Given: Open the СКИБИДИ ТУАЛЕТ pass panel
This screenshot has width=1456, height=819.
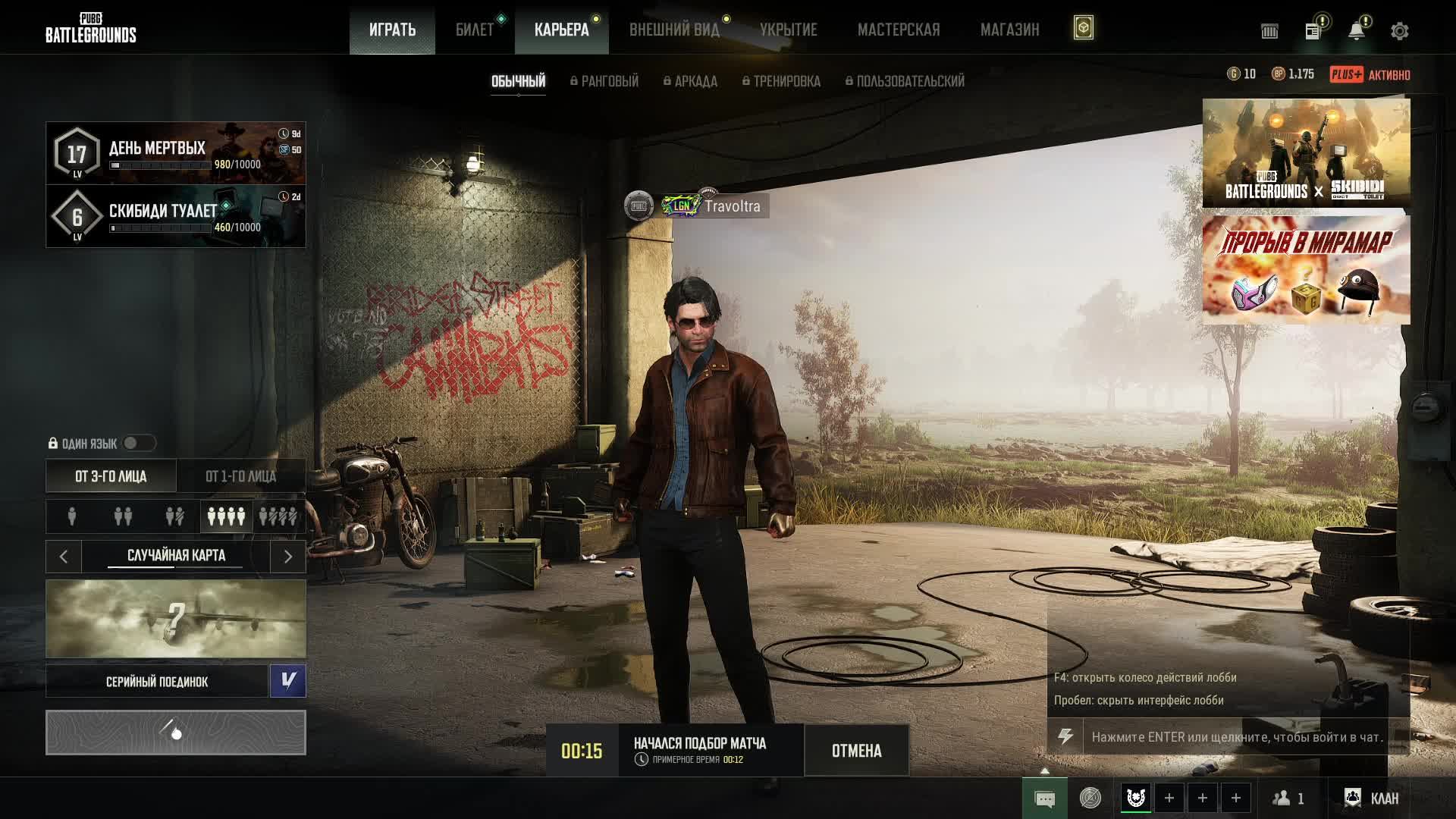Looking at the screenshot, I should [176, 216].
